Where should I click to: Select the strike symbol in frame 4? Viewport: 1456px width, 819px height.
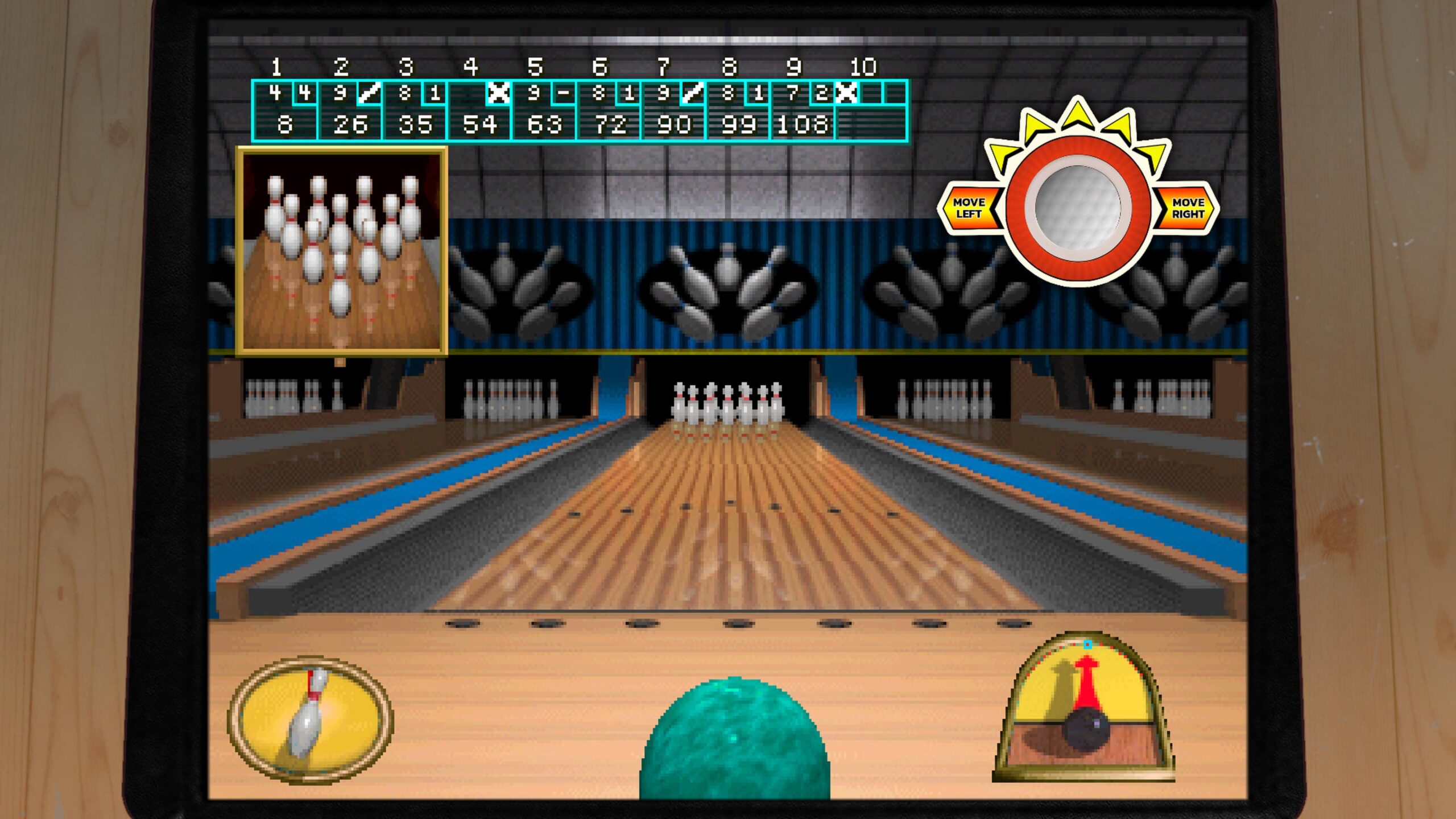[499, 92]
